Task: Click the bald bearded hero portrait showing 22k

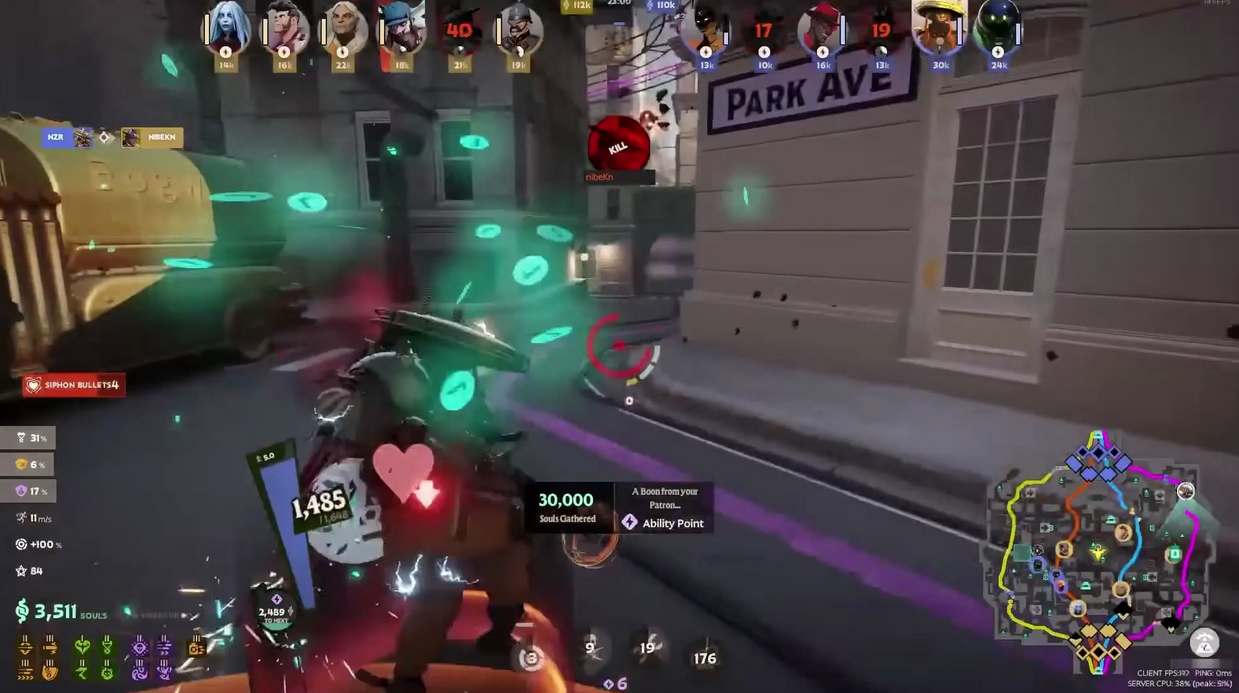Action: [343, 30]
